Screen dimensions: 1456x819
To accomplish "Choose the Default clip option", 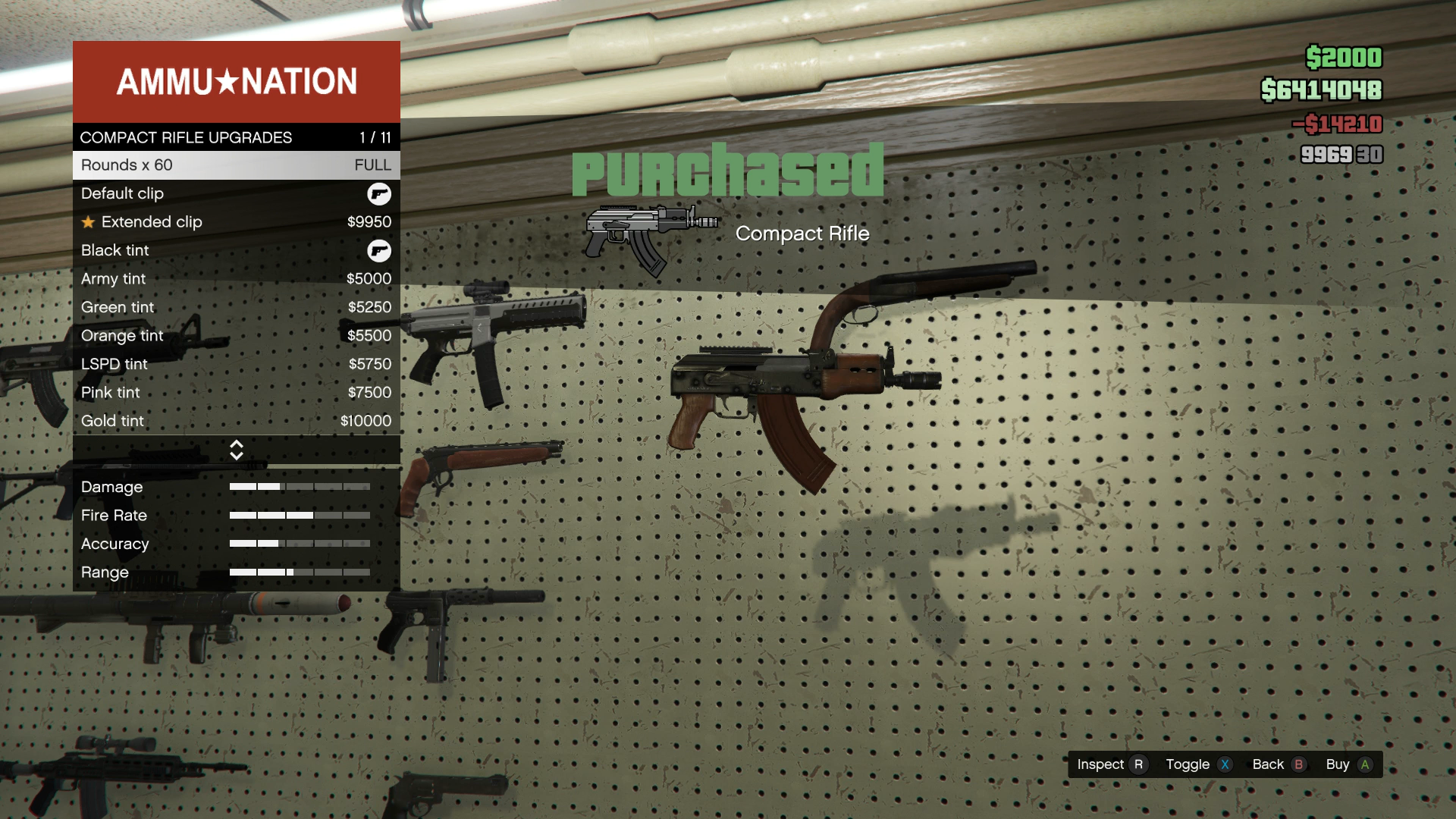I will 236,193.
